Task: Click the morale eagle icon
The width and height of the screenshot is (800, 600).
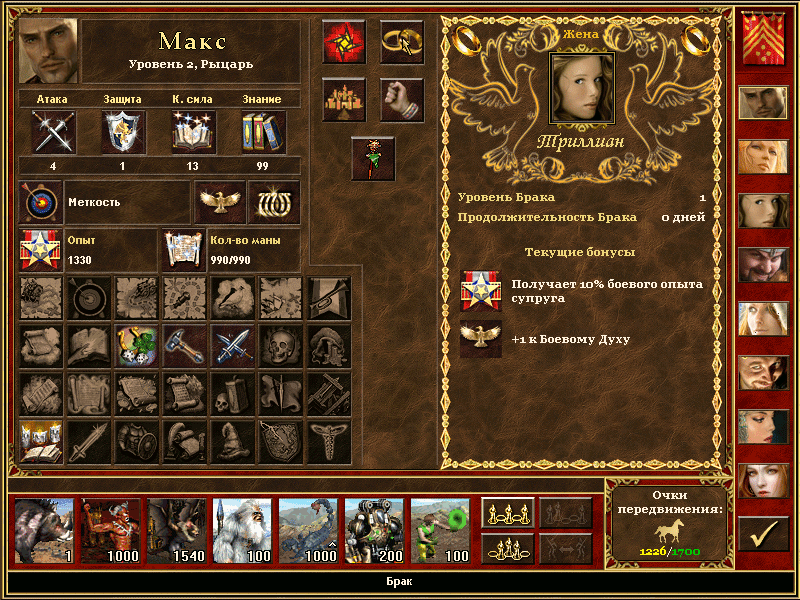Action: coord(217,203)
